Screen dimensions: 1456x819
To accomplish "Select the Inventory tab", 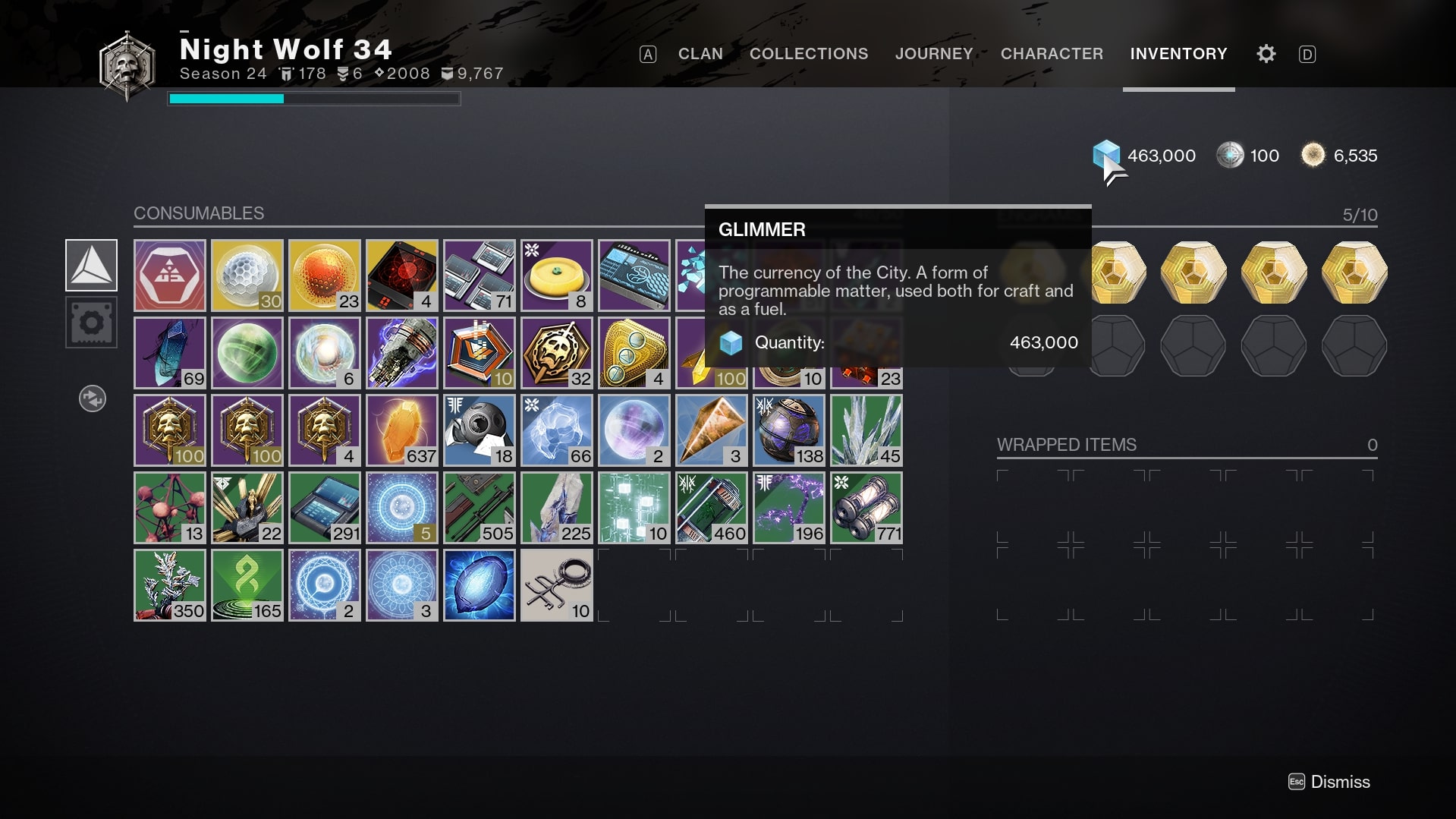I will (1178, 54).
